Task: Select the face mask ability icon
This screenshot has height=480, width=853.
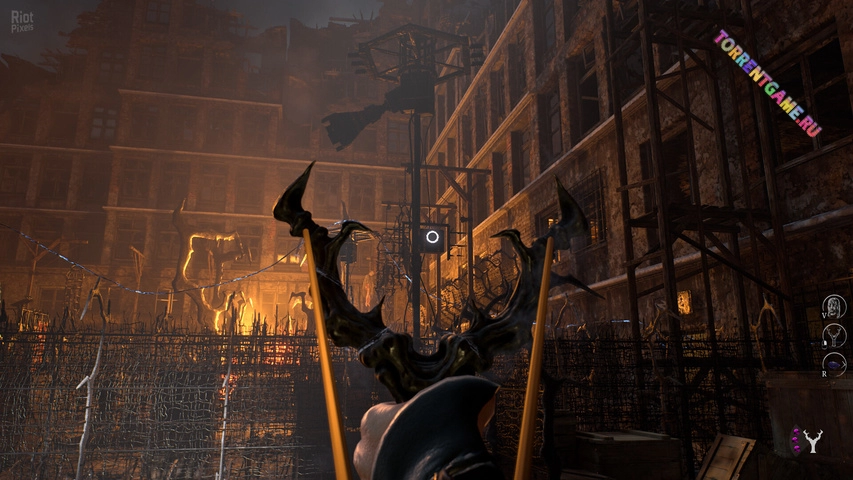Action: (x=834, y=306)
